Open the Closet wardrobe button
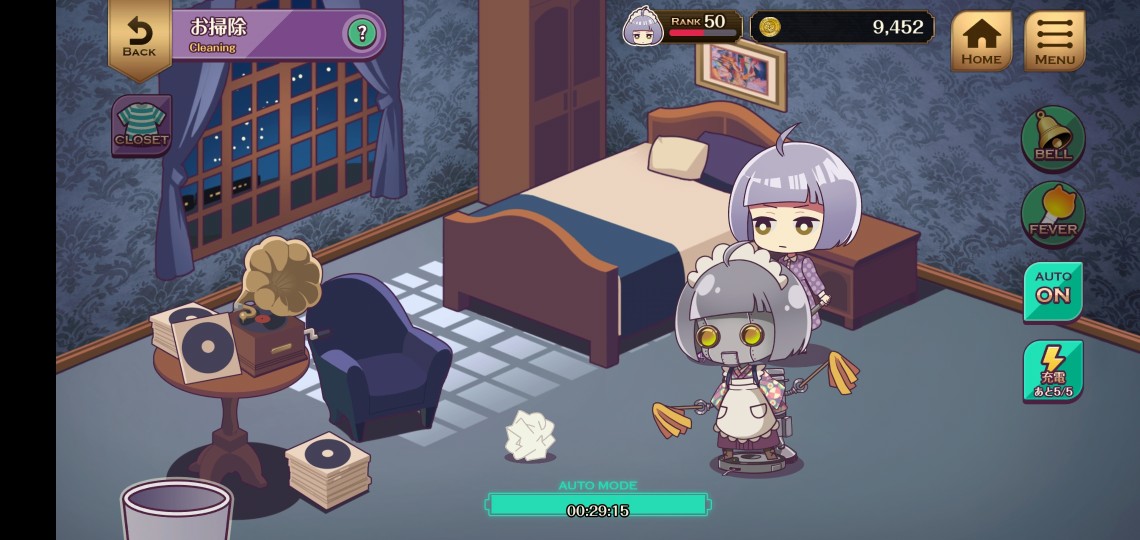This screenshot has width=1140, height=540. pyautogui.click(x=142, y=125)
